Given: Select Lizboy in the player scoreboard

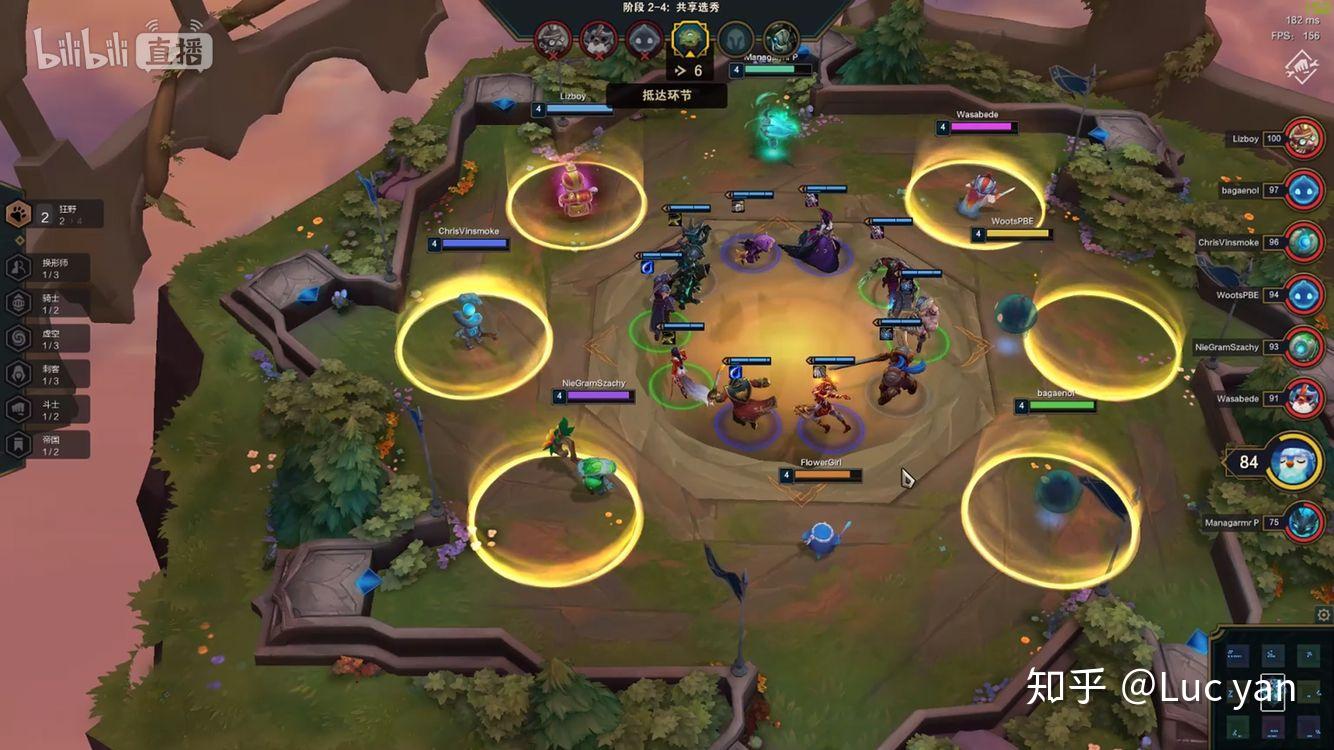Looking at the screenshot, I should point(1303,138).
